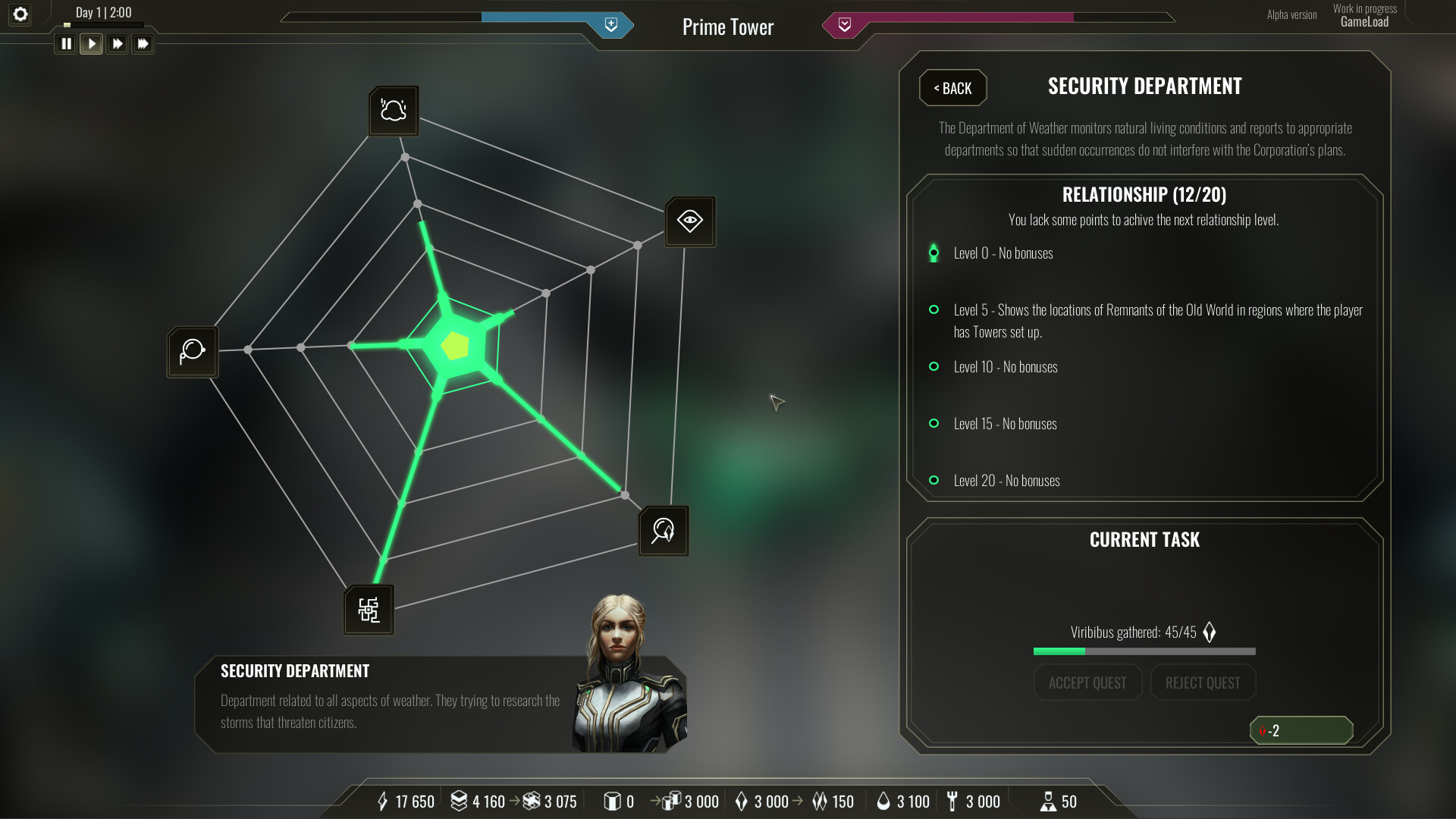Click the population figure icon
The image size is (1456, 819).
[1048, 801]
